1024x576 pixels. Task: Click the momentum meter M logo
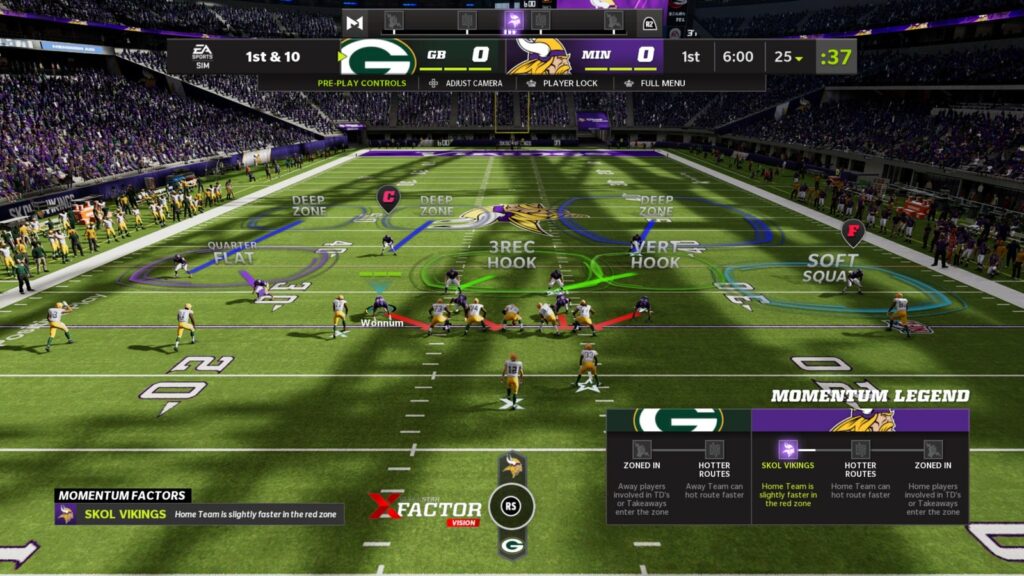click(x=354, y=22)
